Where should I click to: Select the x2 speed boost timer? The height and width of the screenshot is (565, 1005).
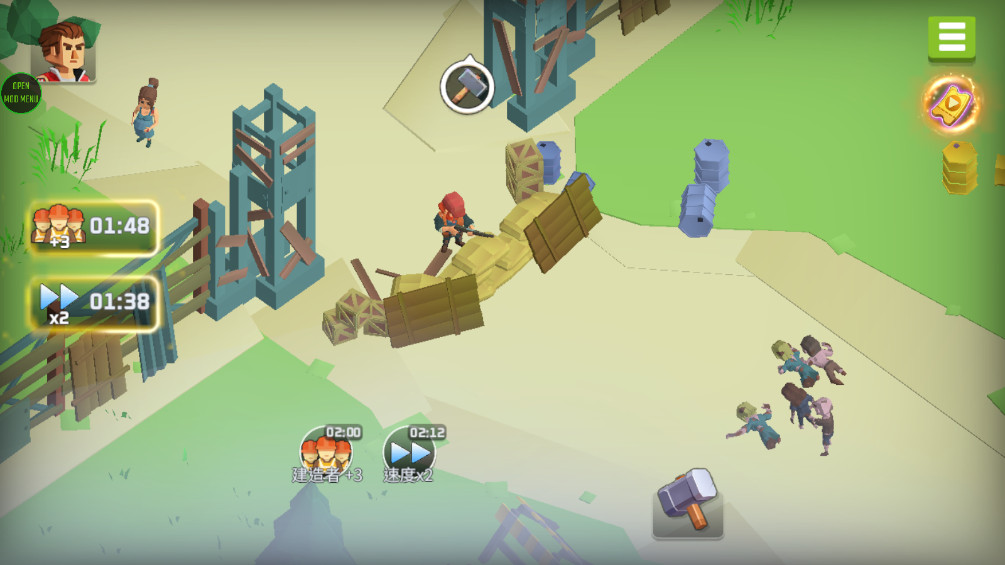94,302
